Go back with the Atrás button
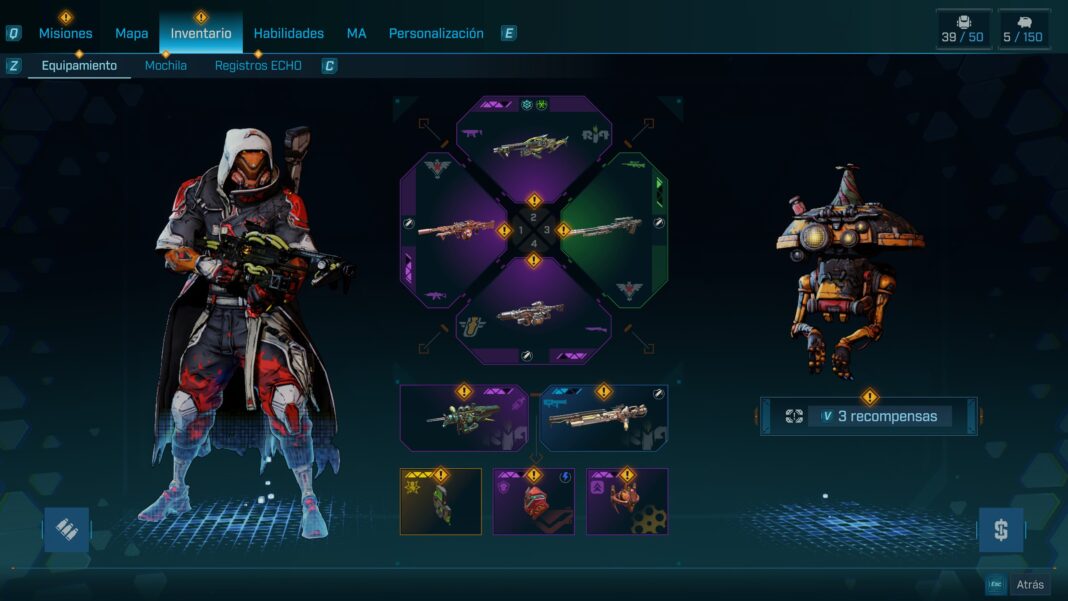 click(x=1029, y=585)
